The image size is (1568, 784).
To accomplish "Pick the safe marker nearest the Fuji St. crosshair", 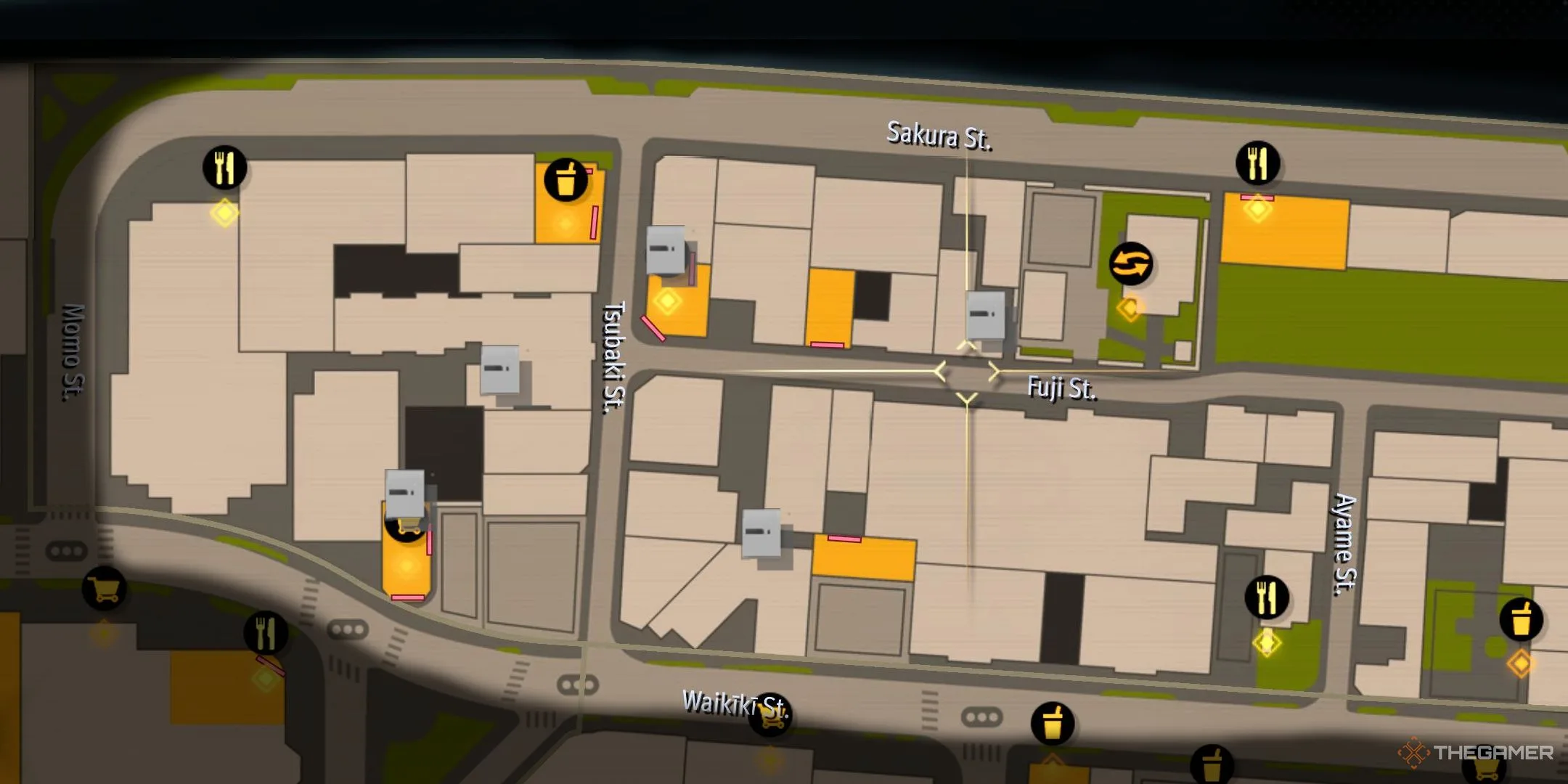I will (x=986, y=314).
